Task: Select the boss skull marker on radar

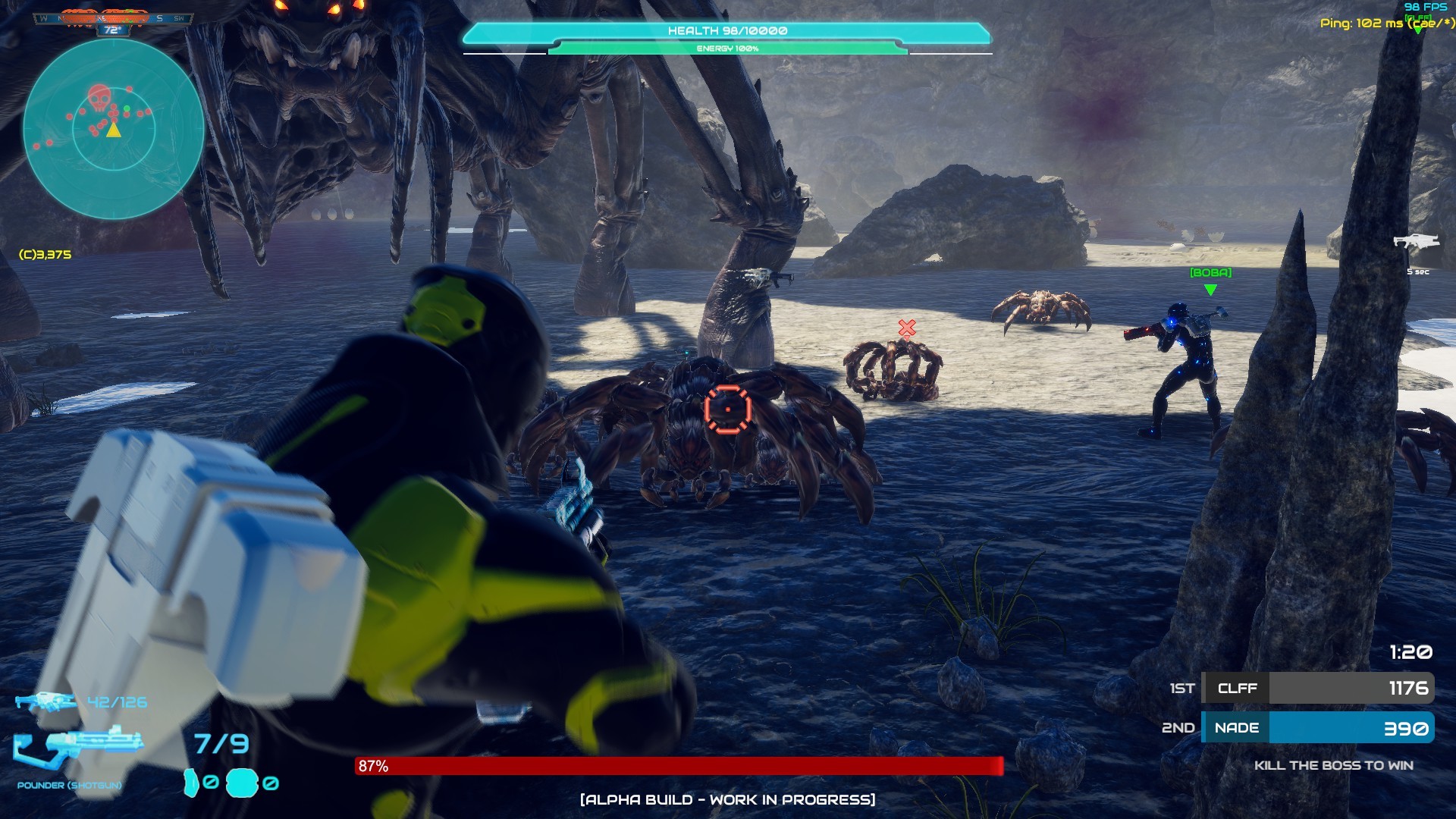Action: [99, 99]
